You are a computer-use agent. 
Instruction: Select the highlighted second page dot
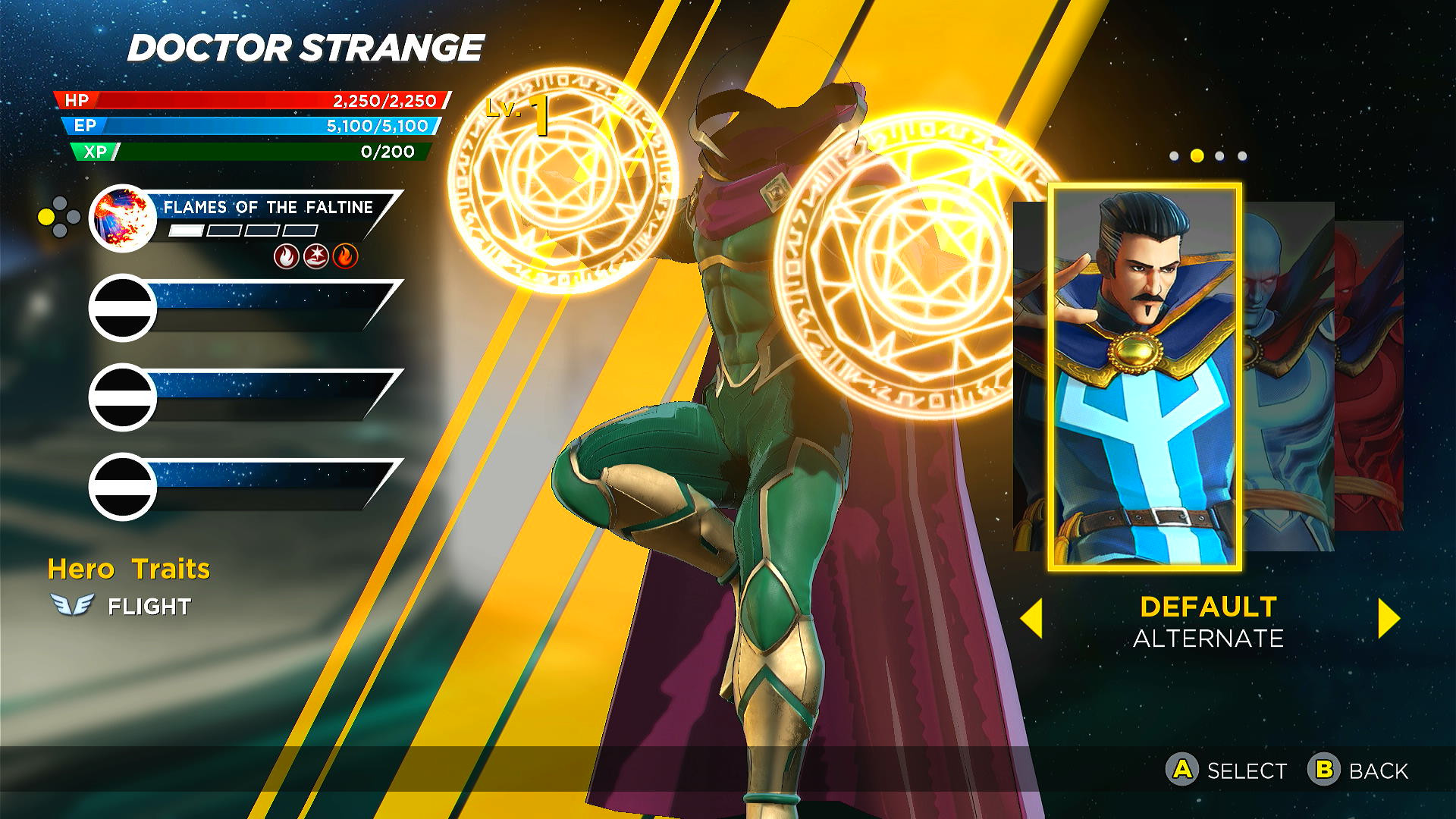pyautogui.click(x=1197, y=155)
